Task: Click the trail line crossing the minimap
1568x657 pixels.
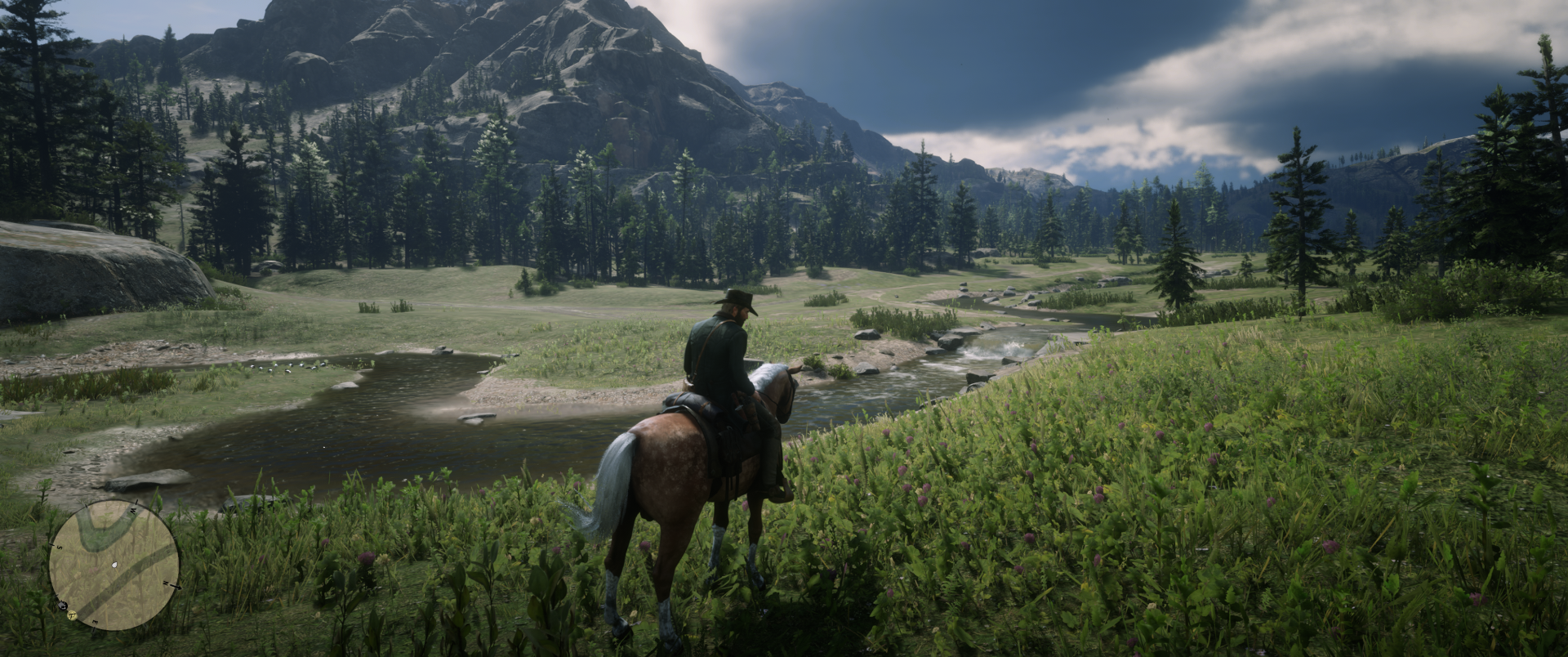Action: pos(135,574)
